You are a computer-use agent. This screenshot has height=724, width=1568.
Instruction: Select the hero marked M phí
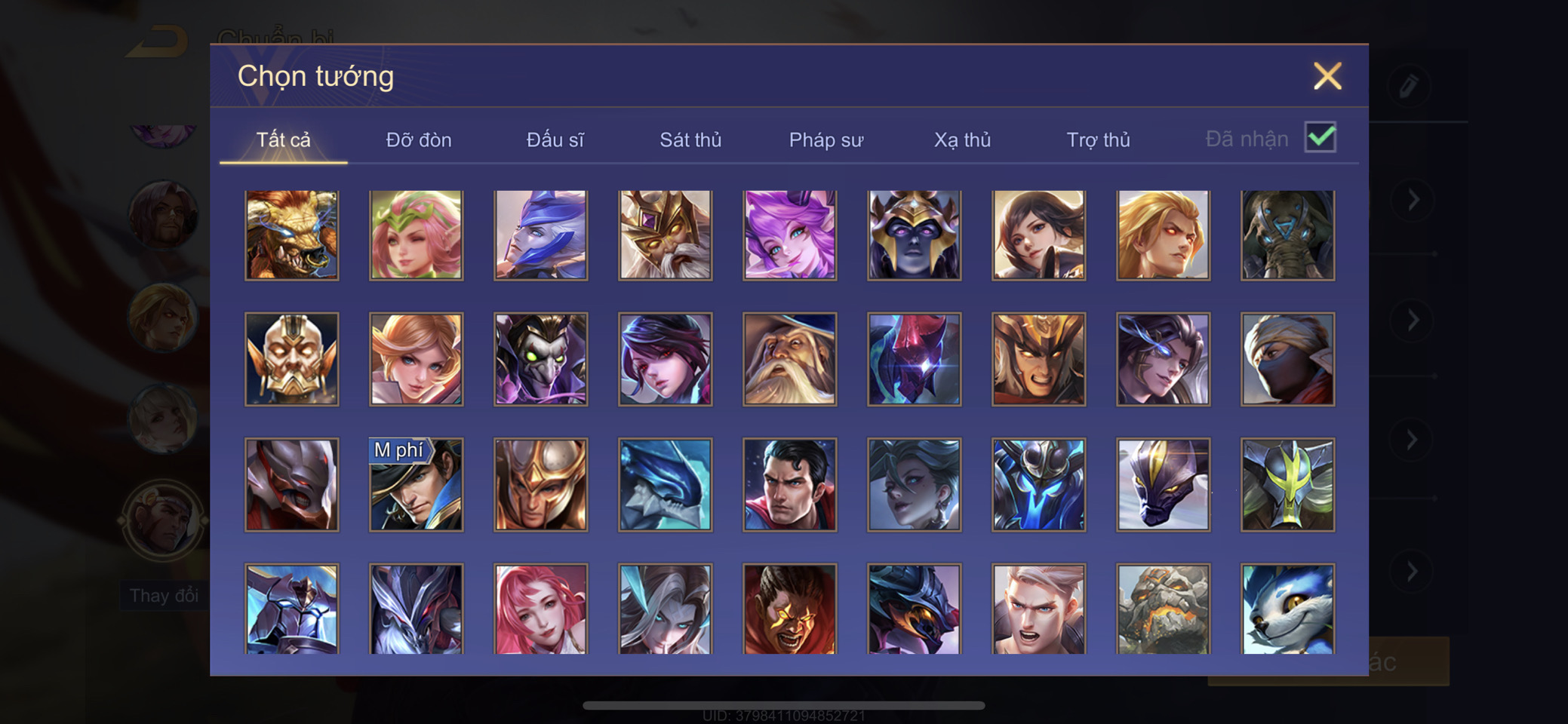coord(417,485)
